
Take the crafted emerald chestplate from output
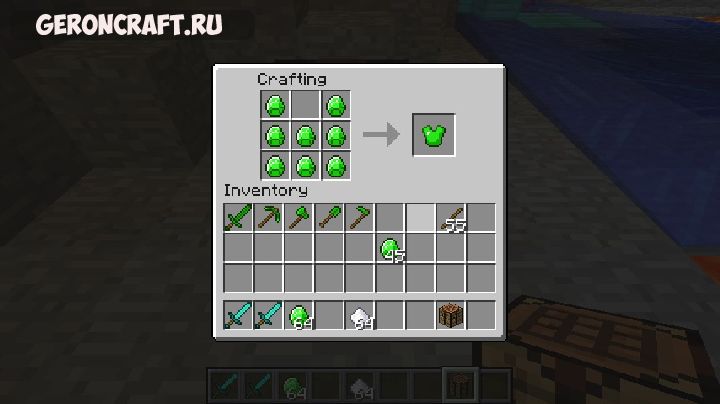(433, 135)
